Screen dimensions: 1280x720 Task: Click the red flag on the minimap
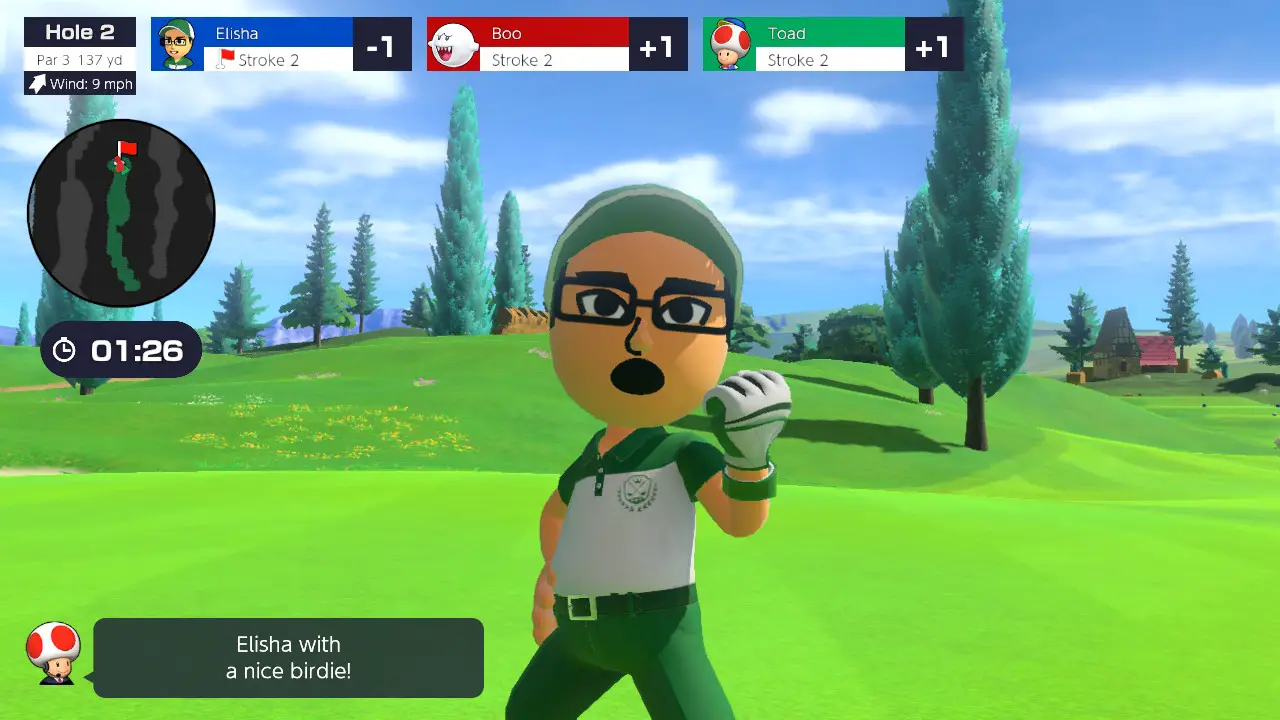[127, 149]
